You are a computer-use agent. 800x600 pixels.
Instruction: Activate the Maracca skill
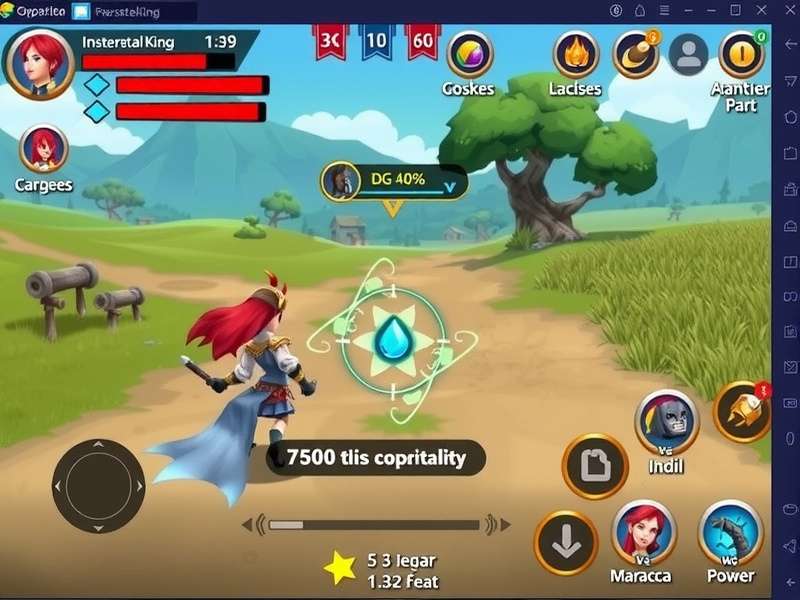click(x=643, y=531)
